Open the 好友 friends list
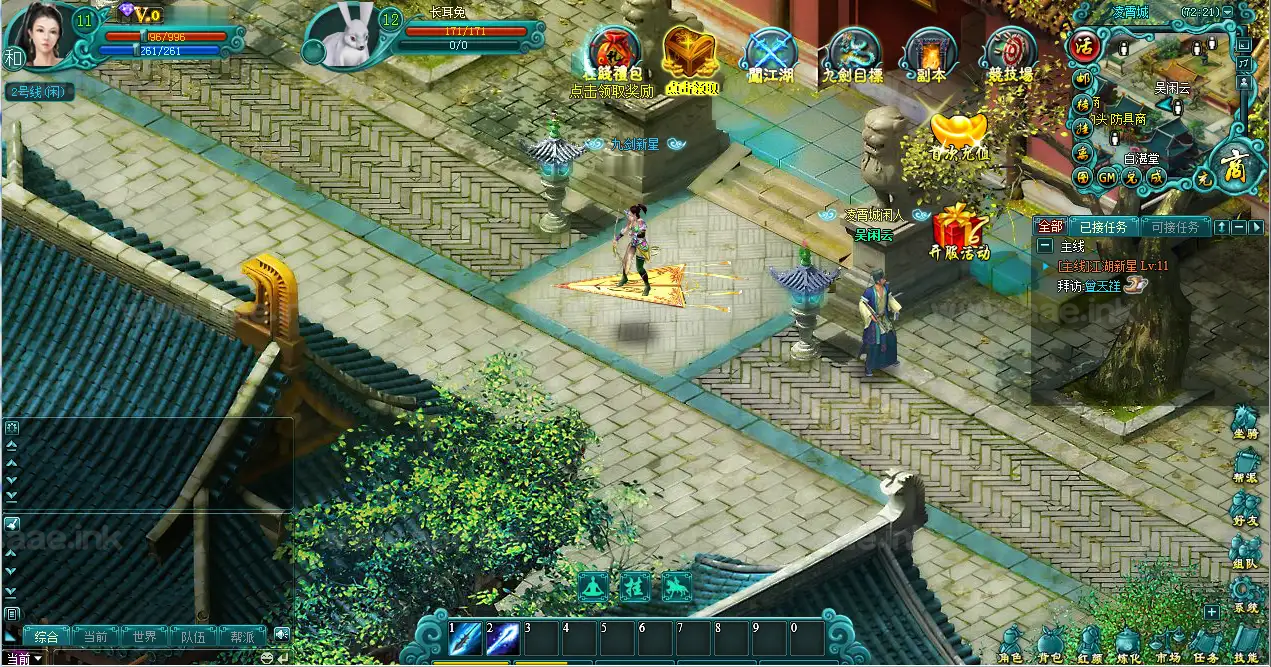The height and width of the screenshot is (667, 1271). [1245, 507]
